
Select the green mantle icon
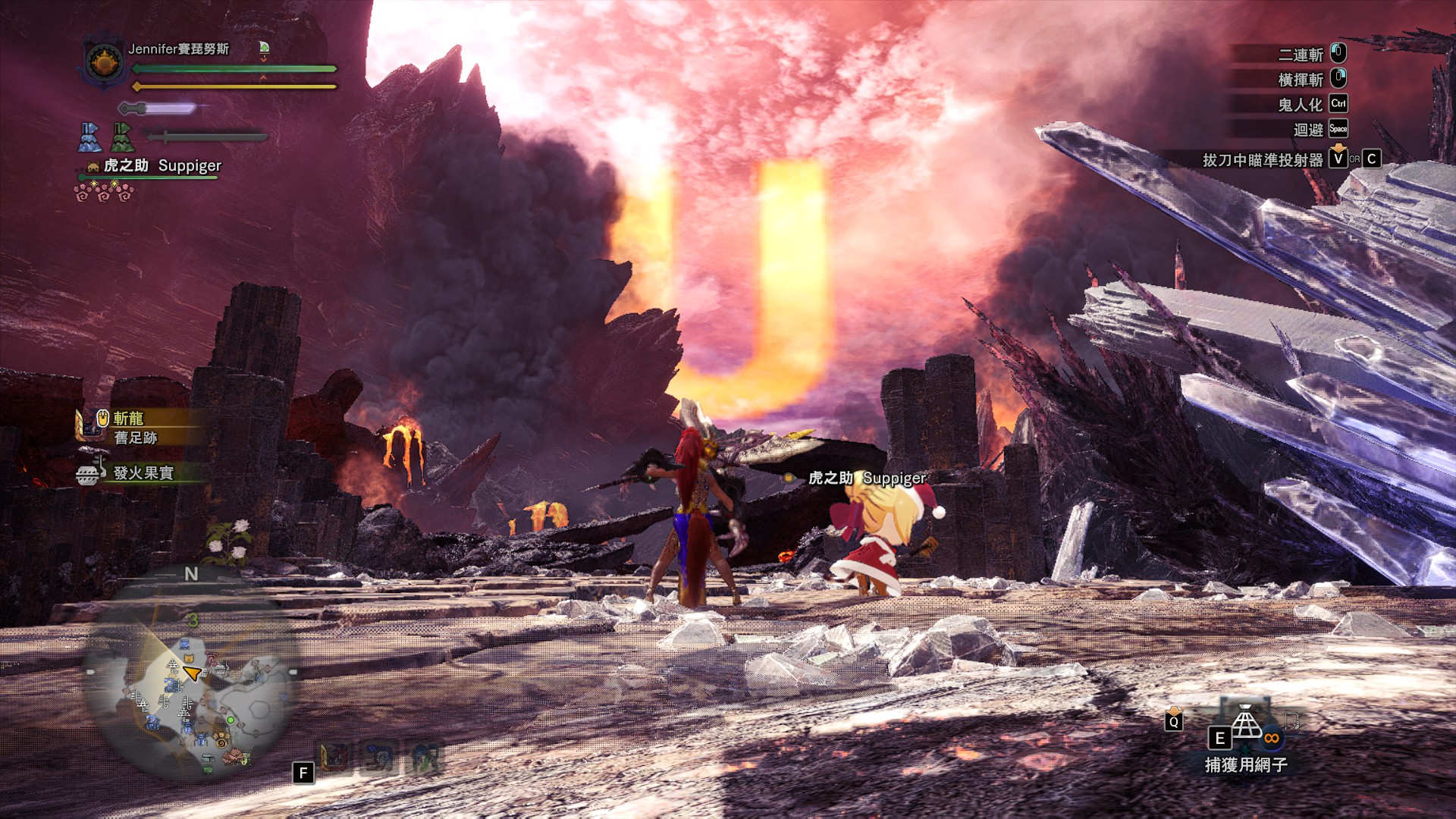[x=122, y=137]
